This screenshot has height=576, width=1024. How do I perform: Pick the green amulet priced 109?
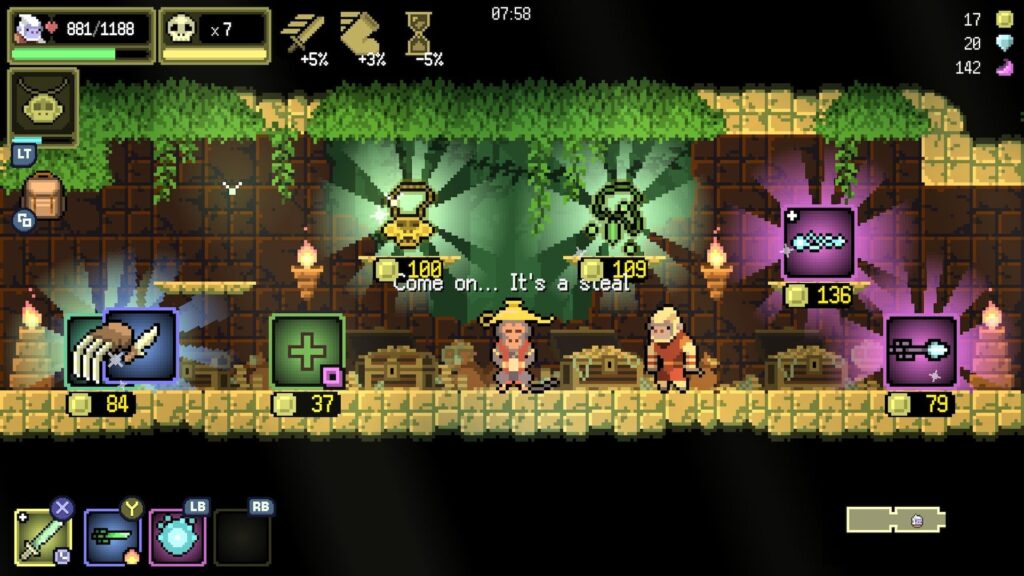pyautogui.click(x=615, y=219)
